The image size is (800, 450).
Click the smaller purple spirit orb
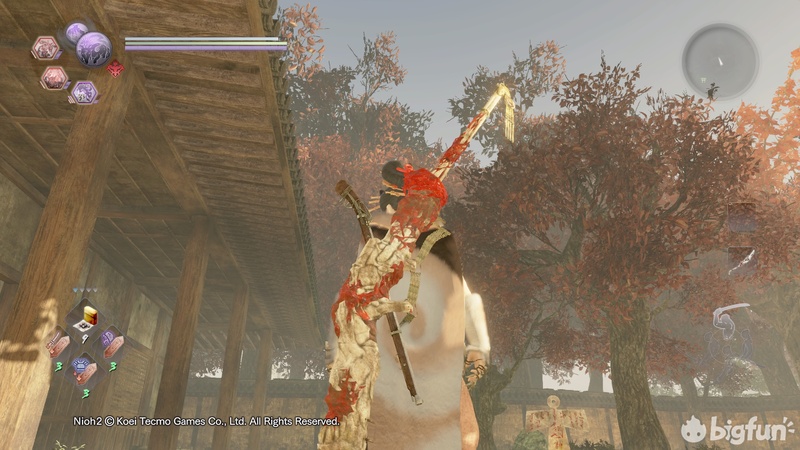tap(76, 33)
